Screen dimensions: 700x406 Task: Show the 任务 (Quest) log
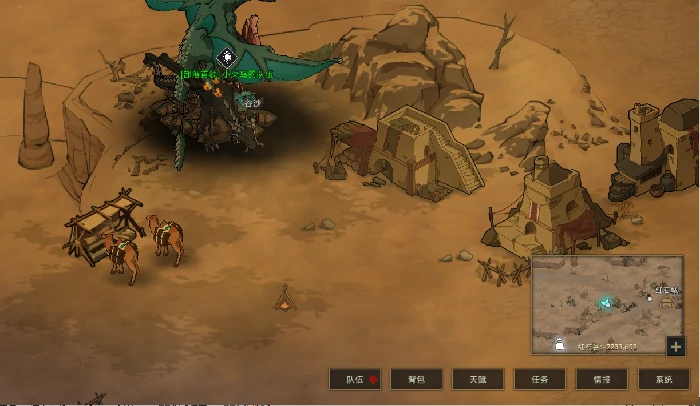point(540,379)
